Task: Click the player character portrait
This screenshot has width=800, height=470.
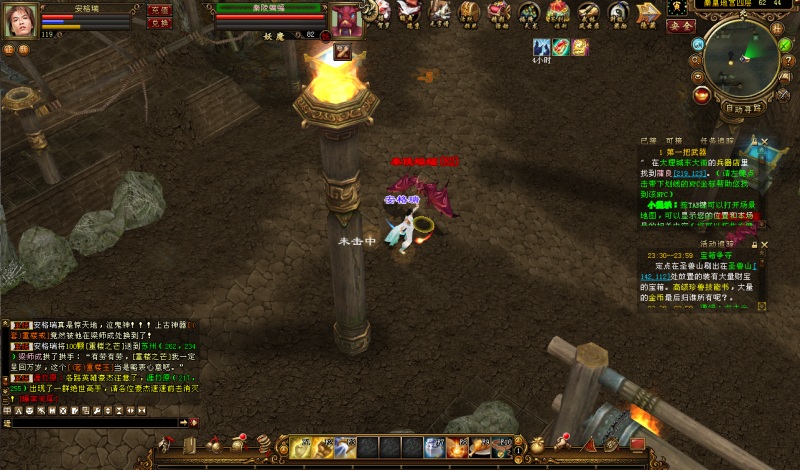Action: 21,20
